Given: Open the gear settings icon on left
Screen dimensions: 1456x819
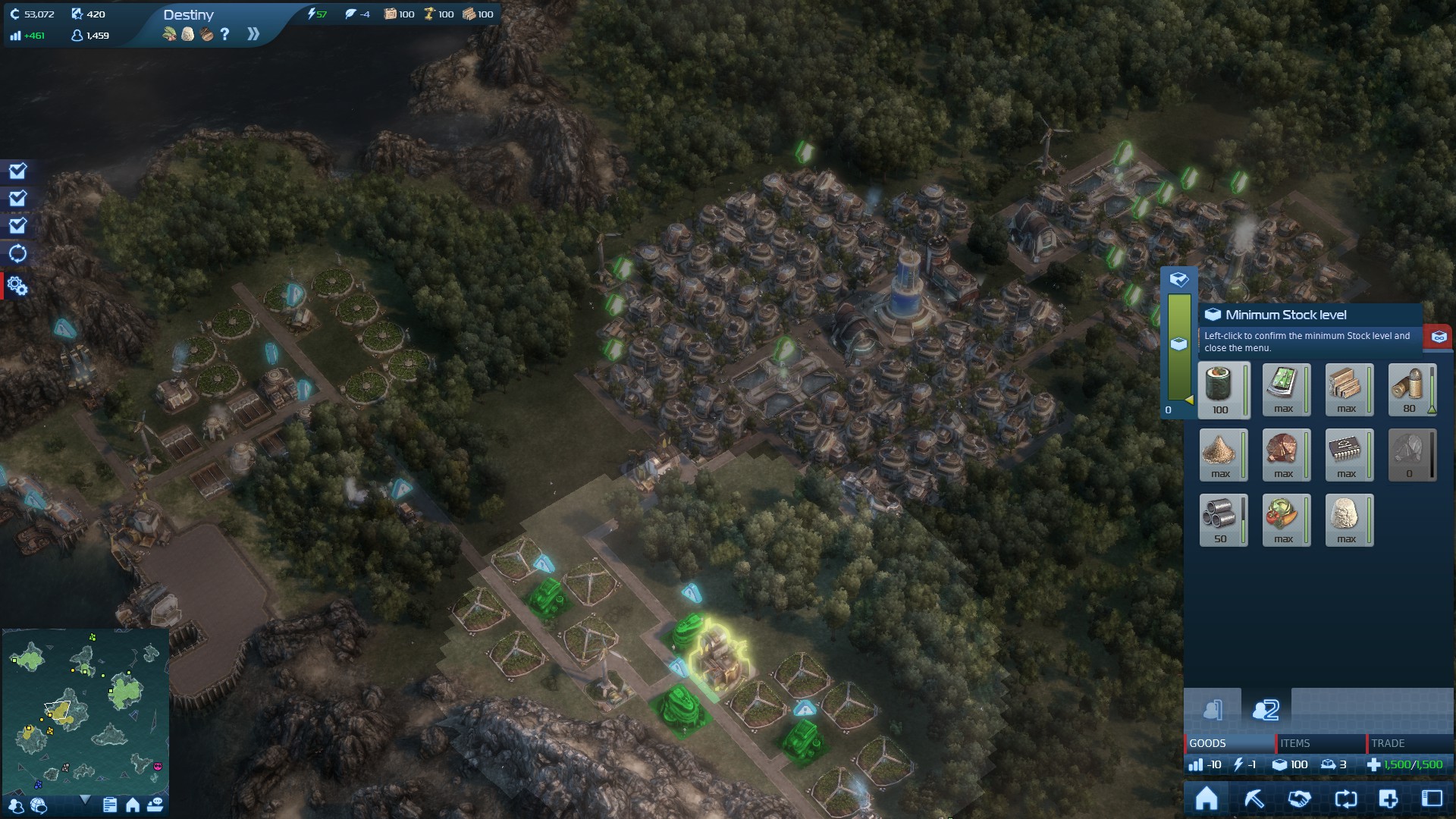Looking at the screenshot, I should 17,286.
